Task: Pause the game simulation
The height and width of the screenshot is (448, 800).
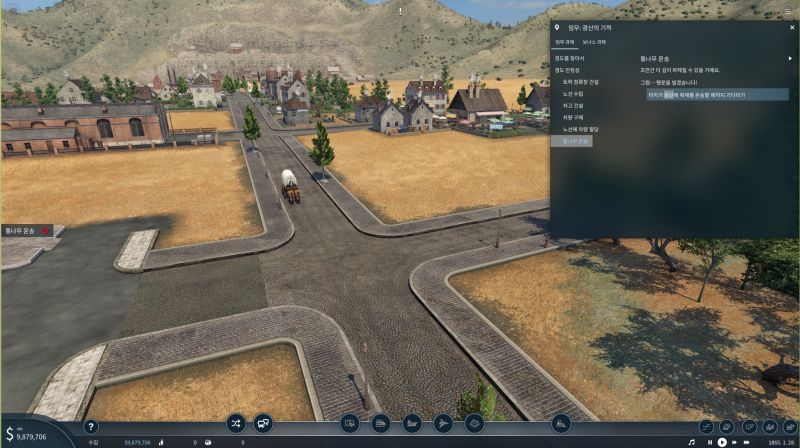Action: [x=709, y=441]
